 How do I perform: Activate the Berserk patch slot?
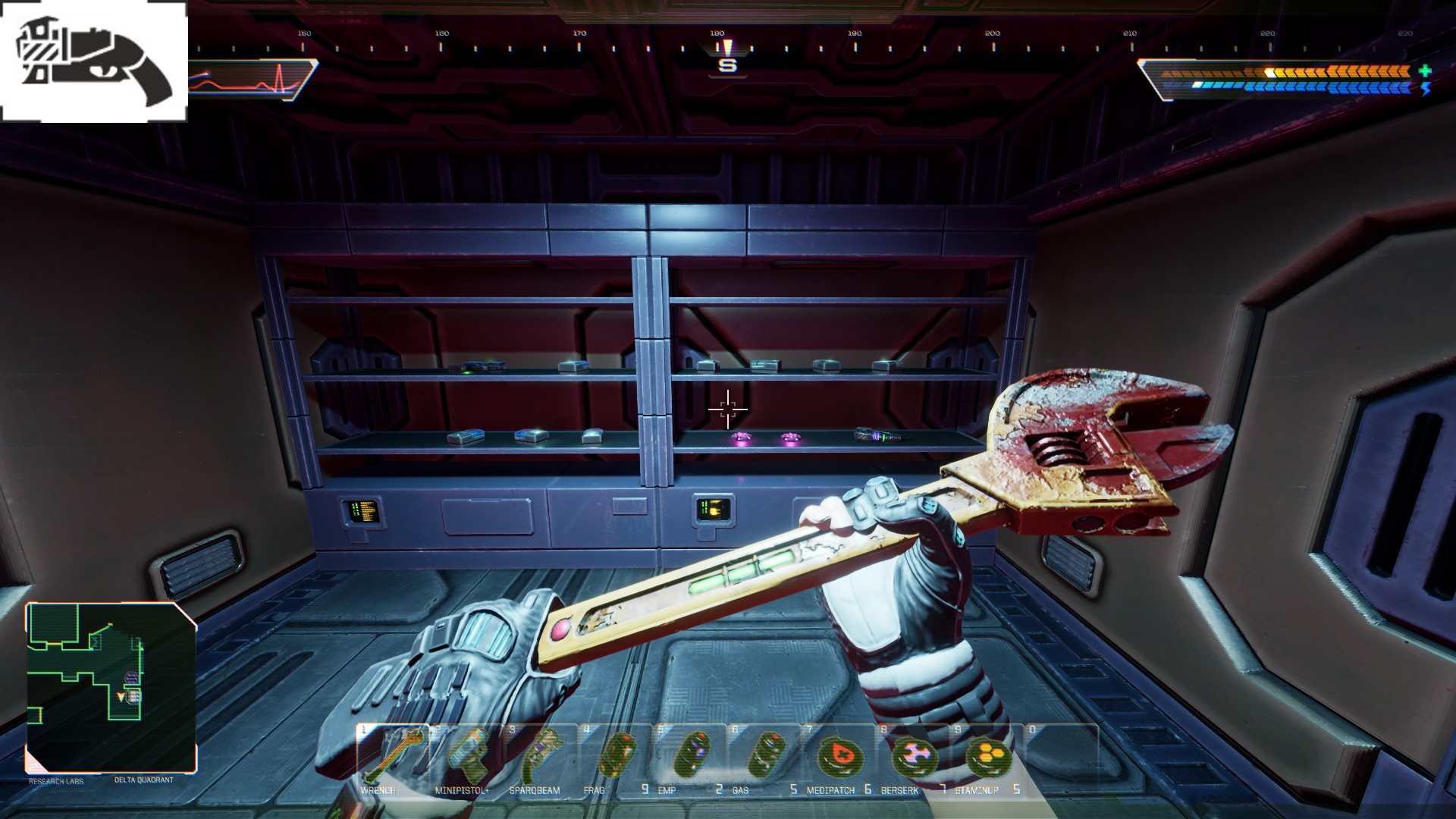point(912,757)
